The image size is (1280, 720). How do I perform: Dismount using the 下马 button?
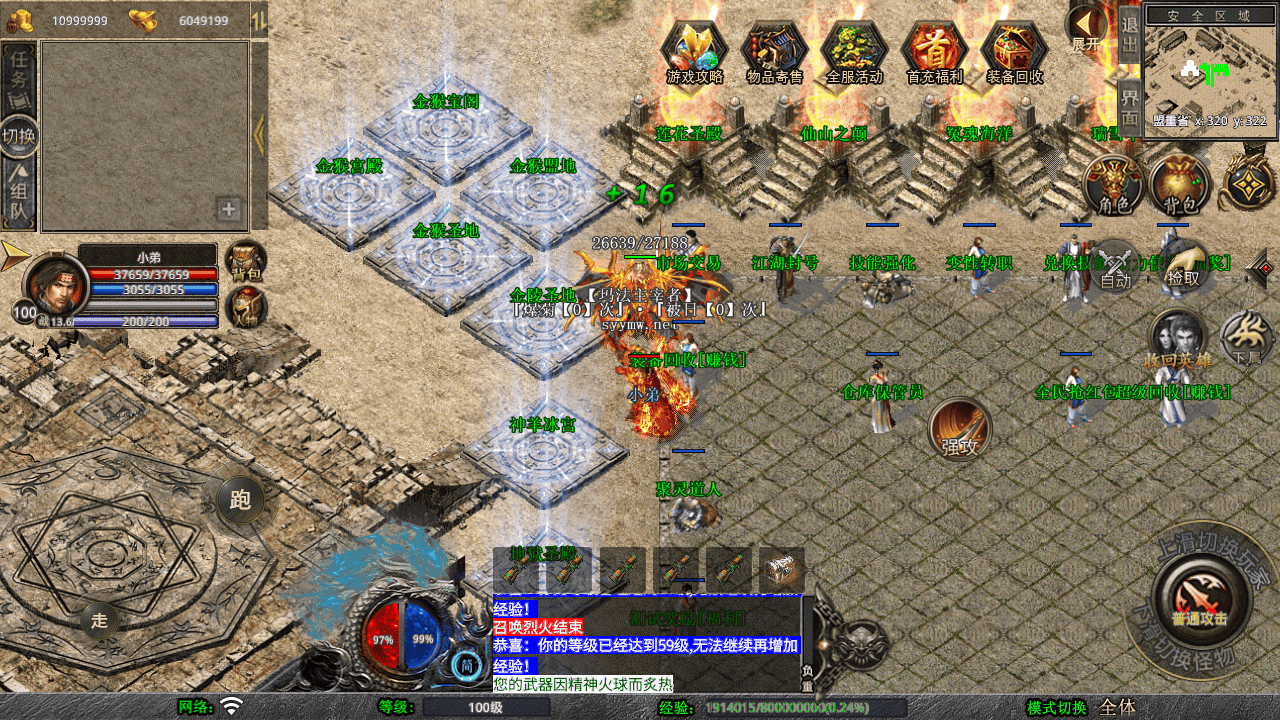click(1246, 337)
